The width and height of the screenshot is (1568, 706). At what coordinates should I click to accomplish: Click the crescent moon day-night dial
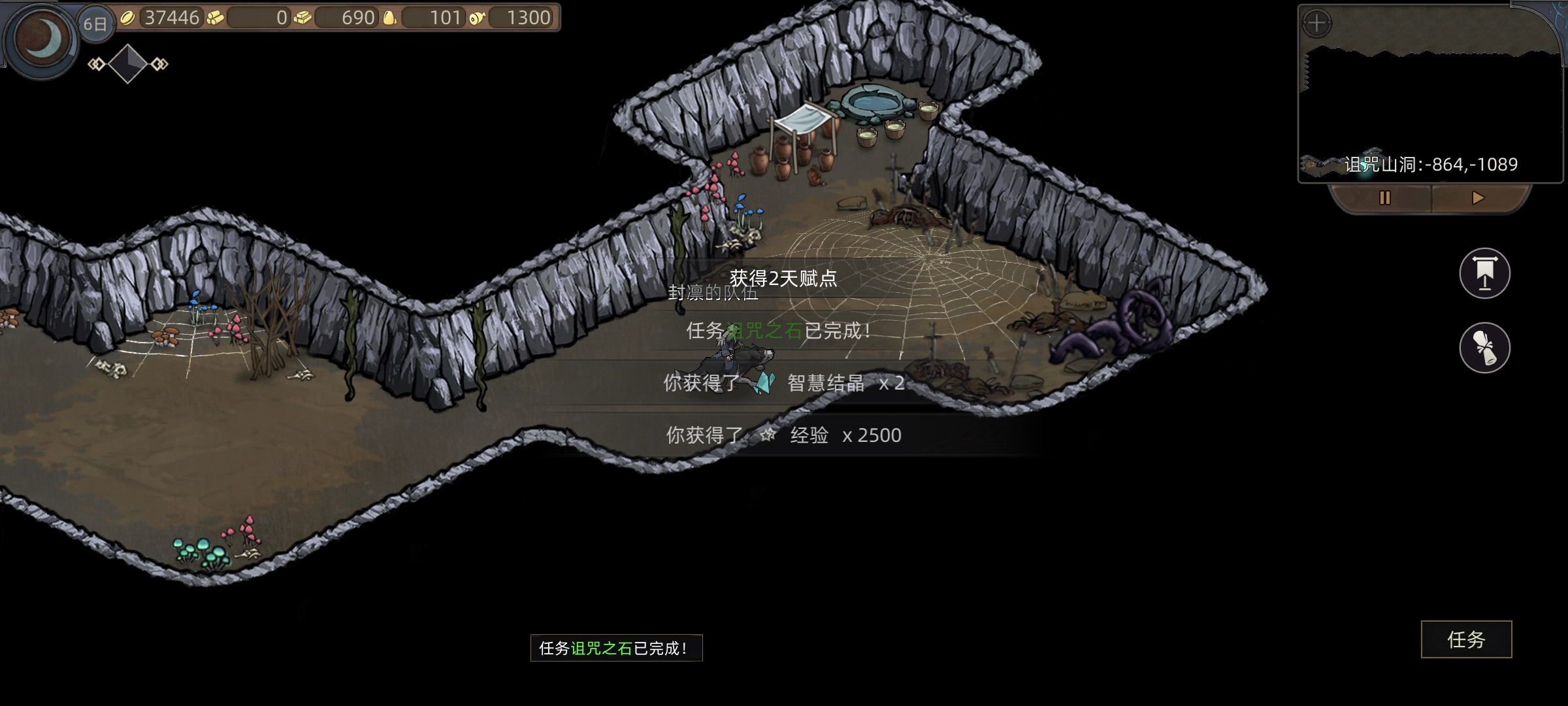pyautogui.click(x=43, y=39)
